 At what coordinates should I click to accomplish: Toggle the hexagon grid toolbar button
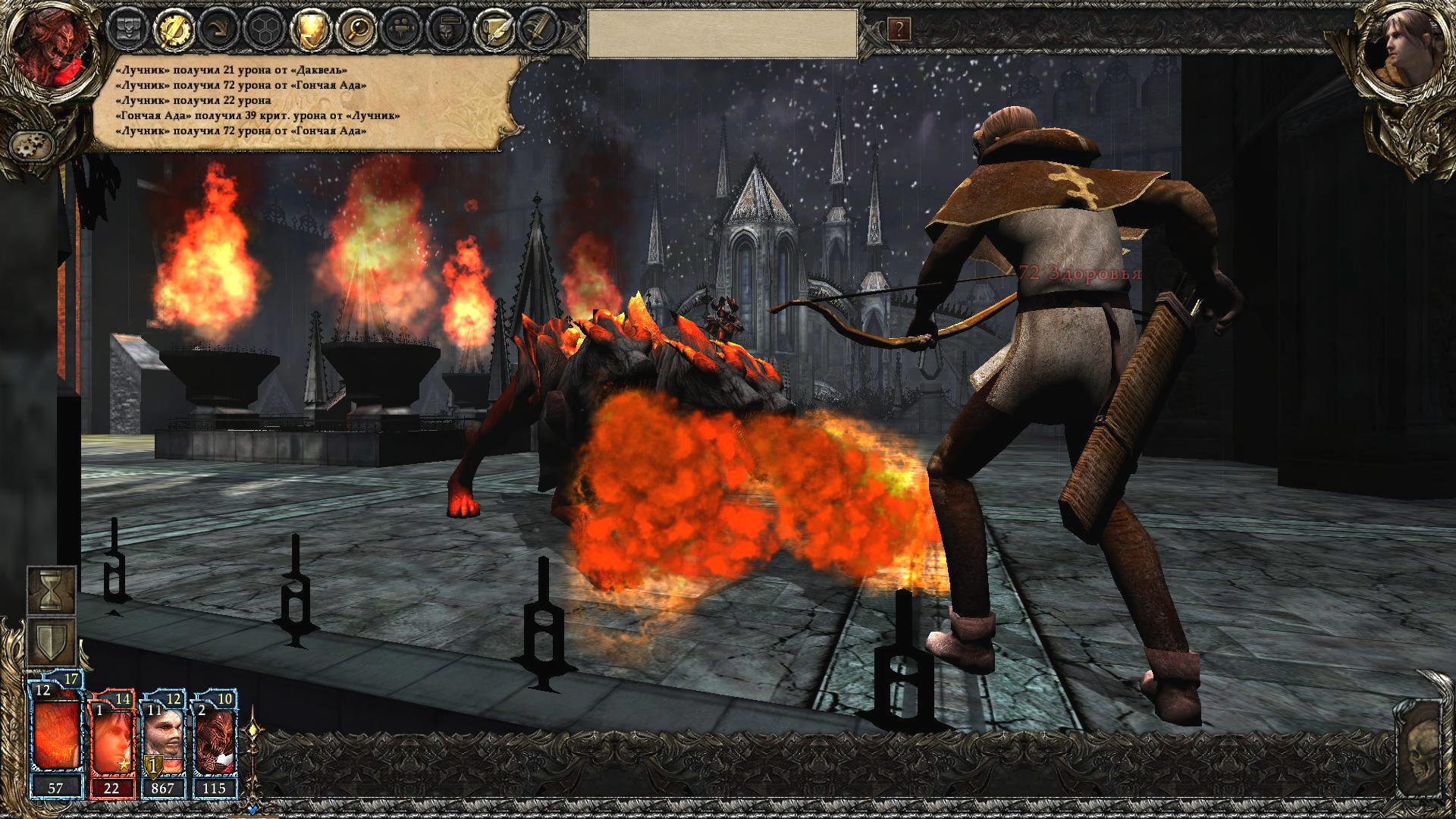click(265, 30)
